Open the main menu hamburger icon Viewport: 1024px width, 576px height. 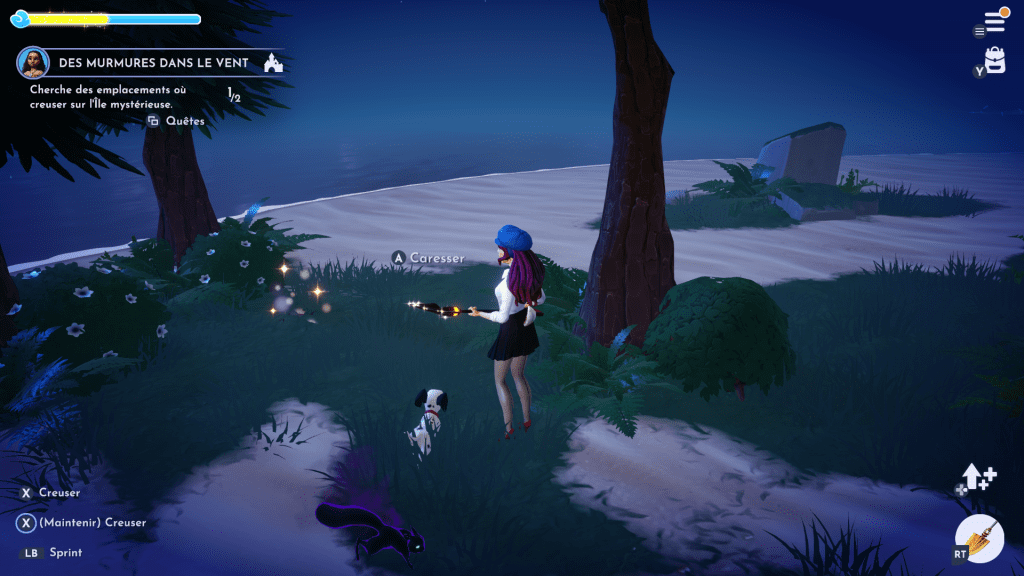point(995,21)
